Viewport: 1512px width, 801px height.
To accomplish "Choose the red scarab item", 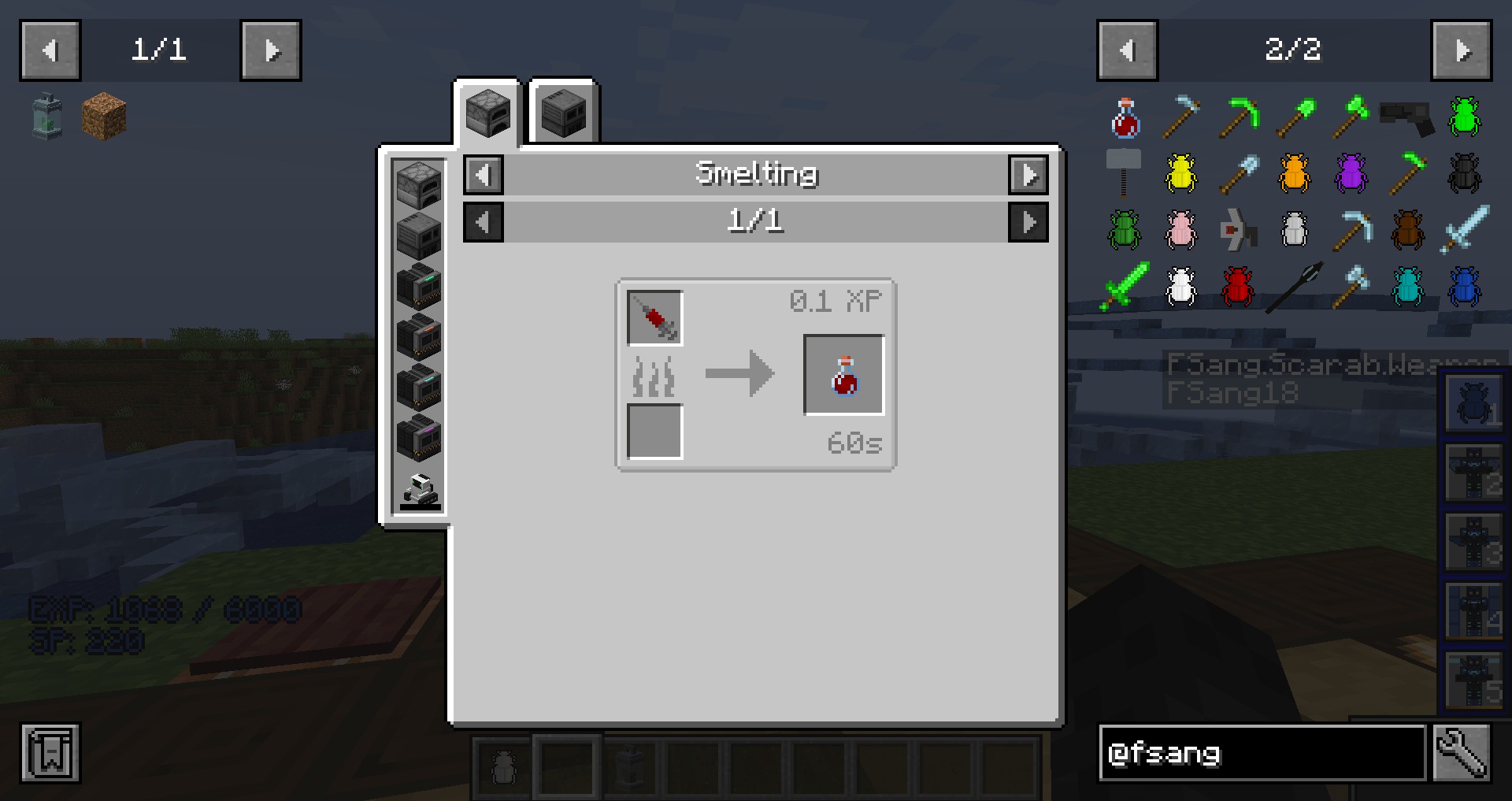I will tap(1238, 287).
